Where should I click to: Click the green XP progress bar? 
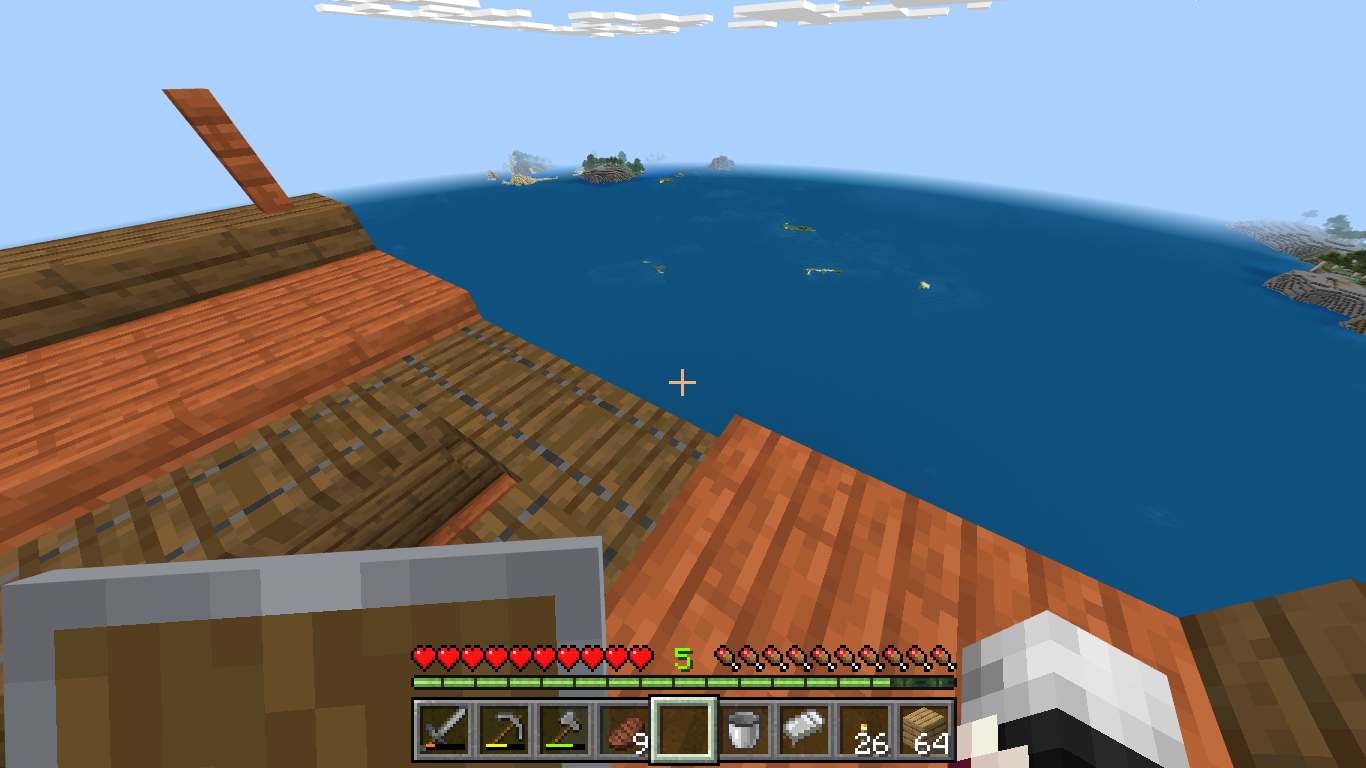coord(600,682)
